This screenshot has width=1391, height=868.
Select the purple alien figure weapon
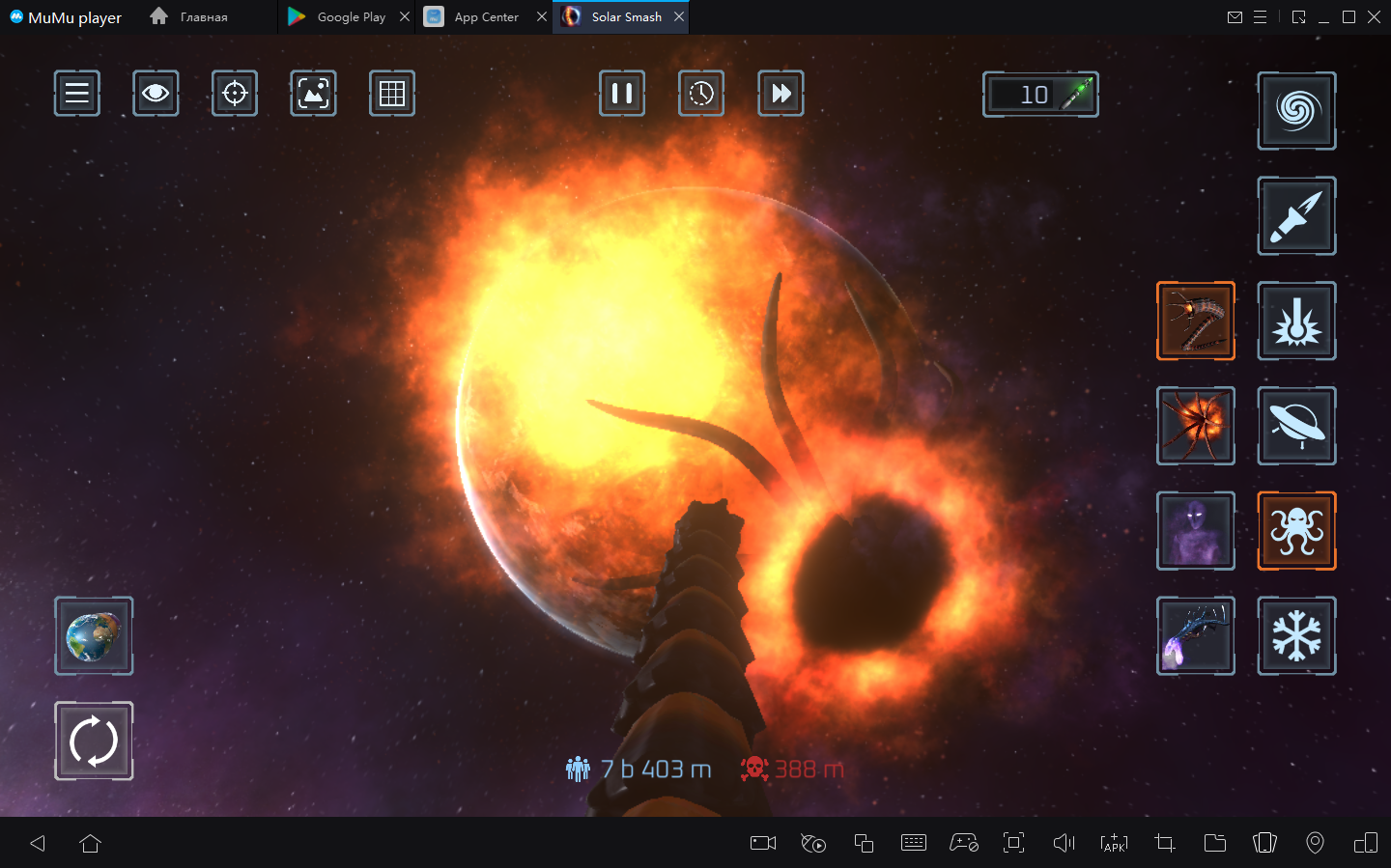pos(1196,531)
